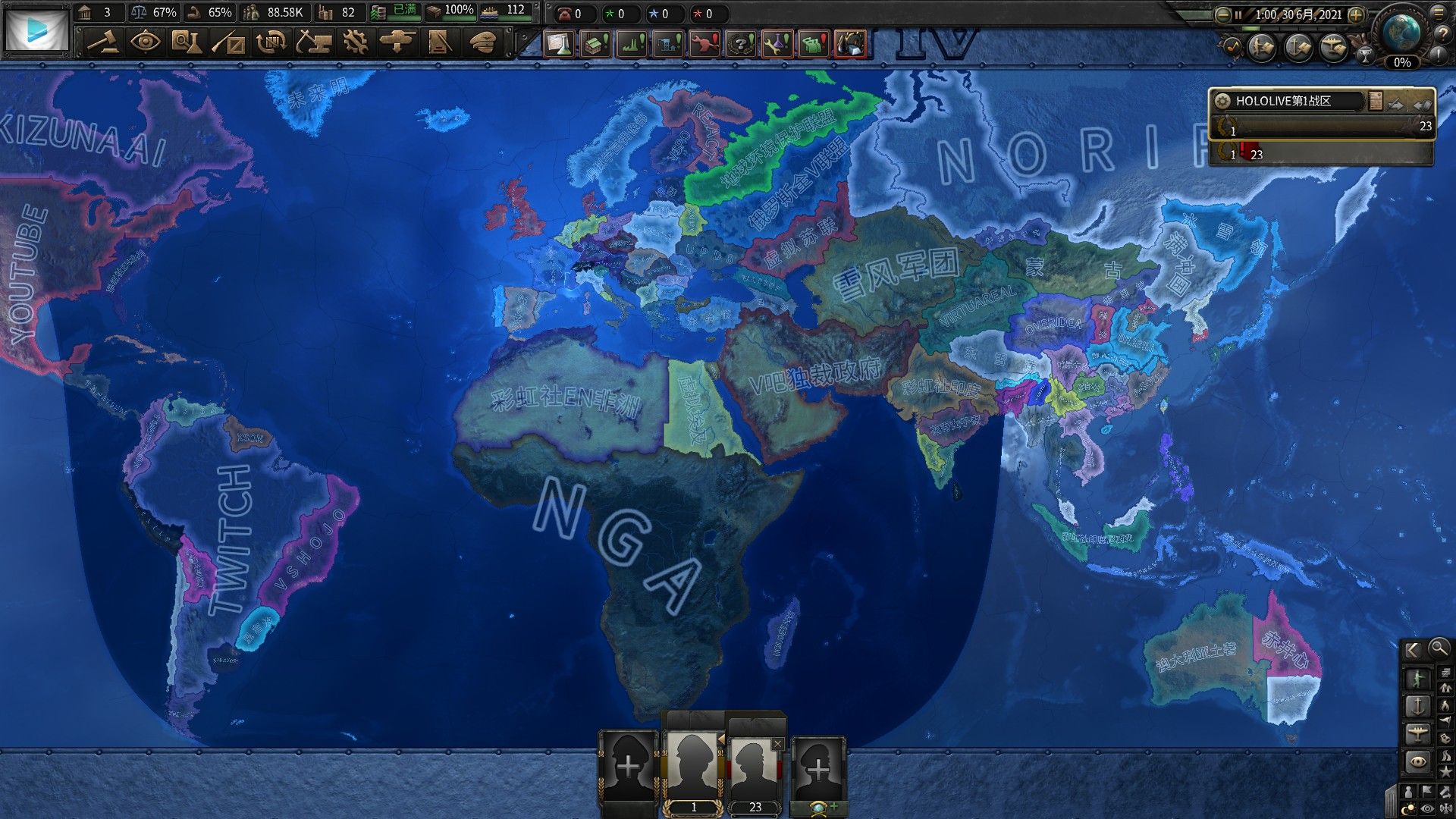Collapse the selected army card arrow

(721, 741)
